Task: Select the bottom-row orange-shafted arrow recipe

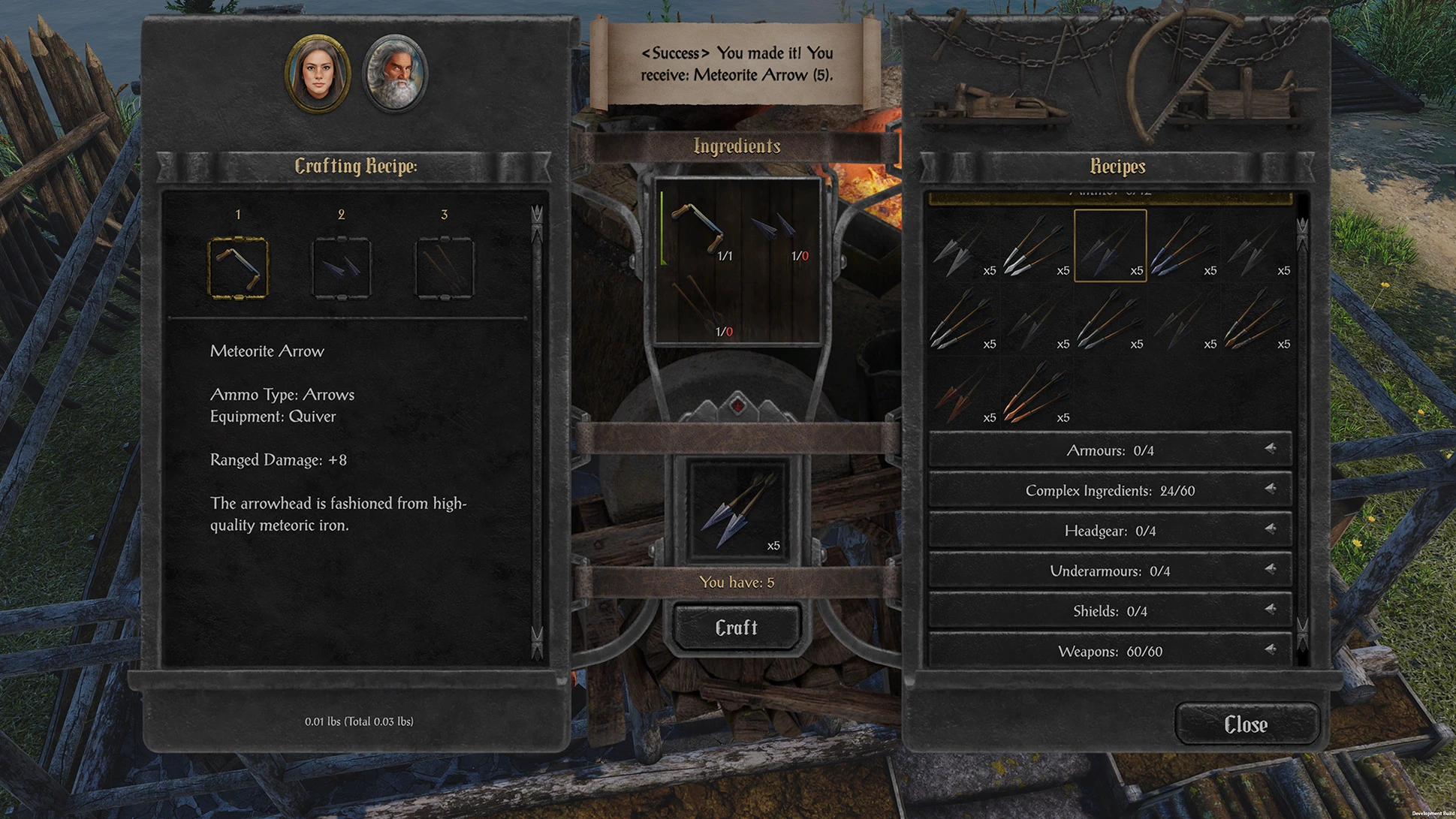Action: [x=1036, y=393]
